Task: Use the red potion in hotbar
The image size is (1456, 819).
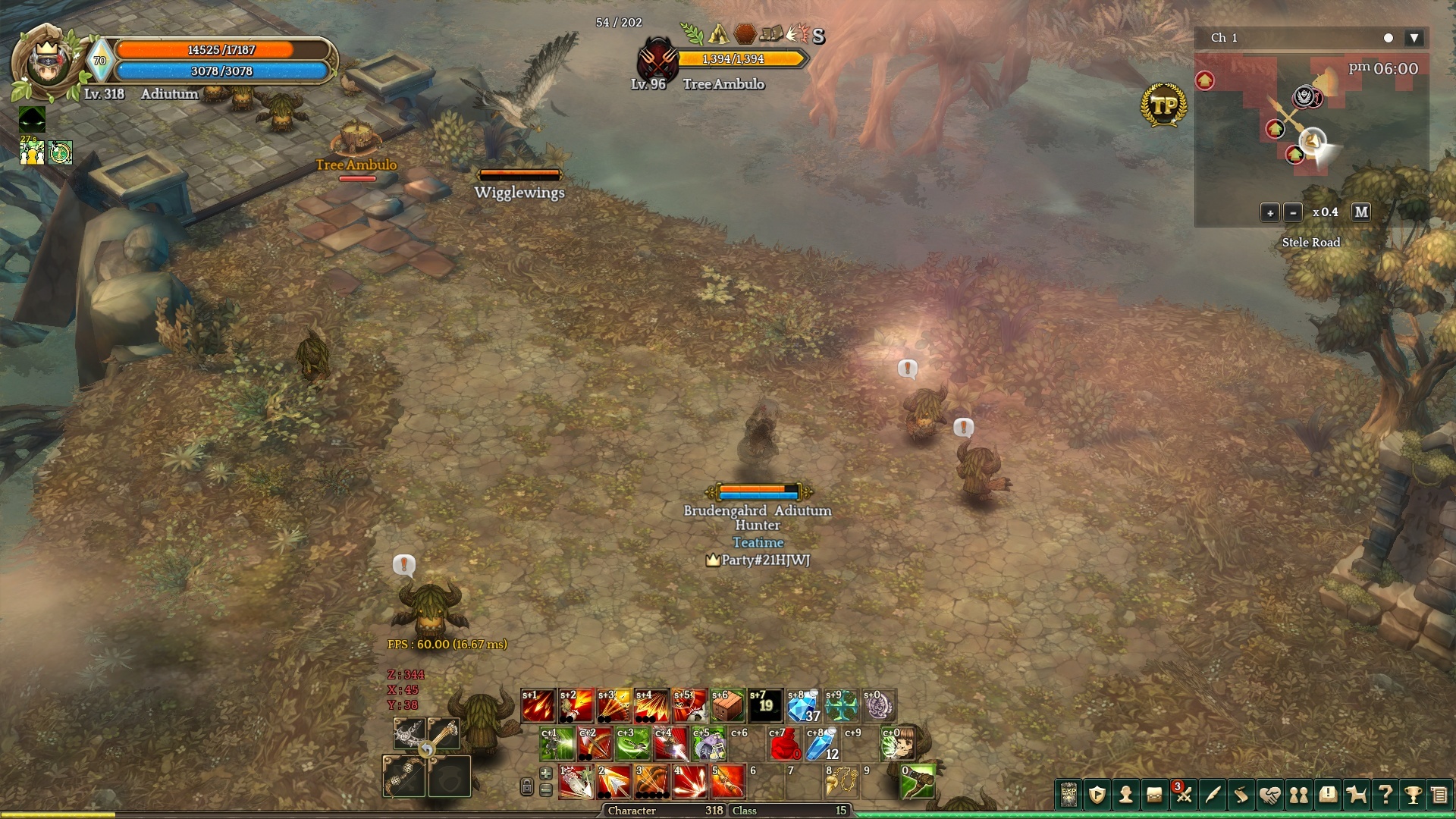Action: tap(784, 745)
